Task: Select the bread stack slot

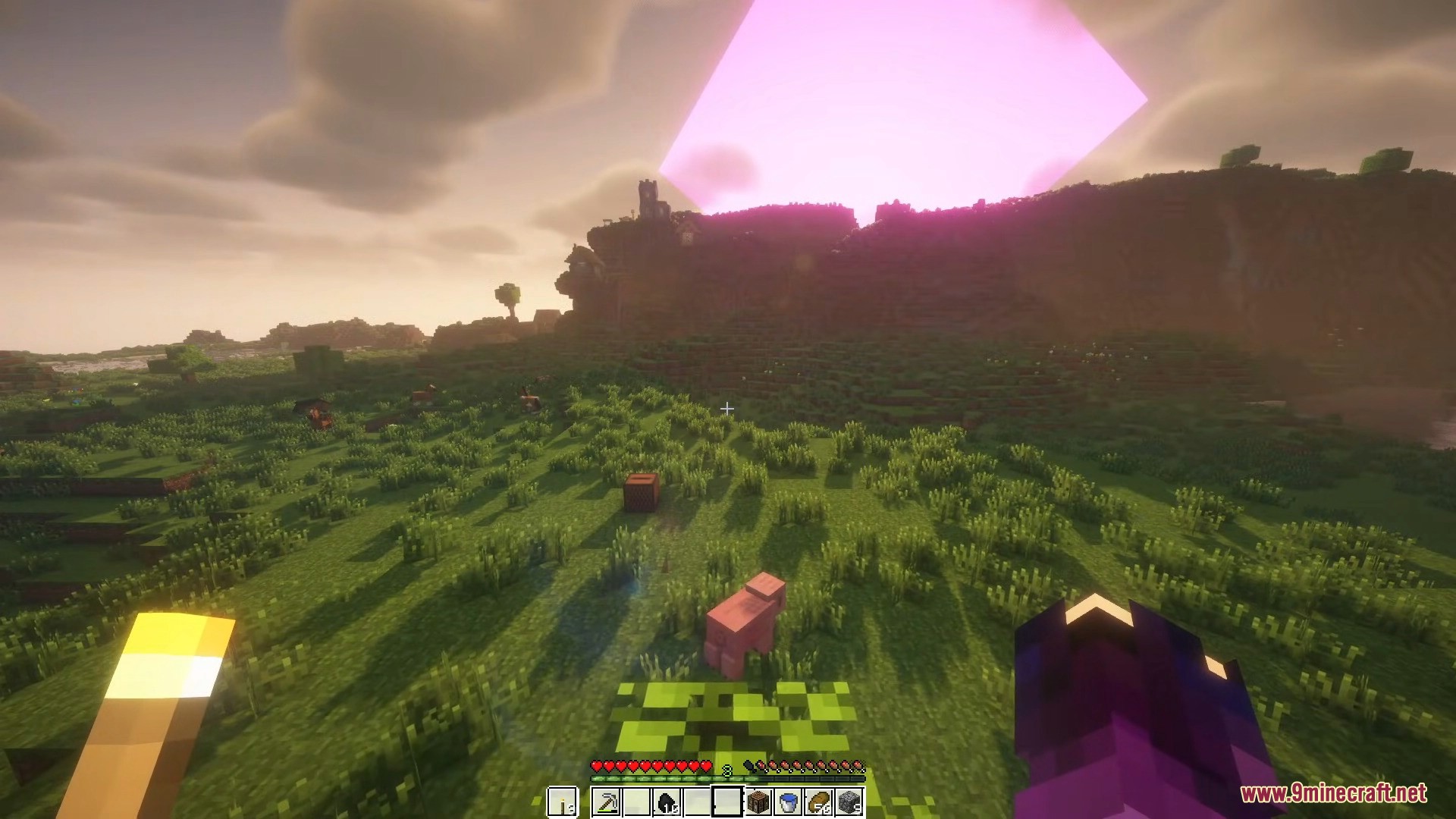Action: pyautogui.click(x=819, y=802)
